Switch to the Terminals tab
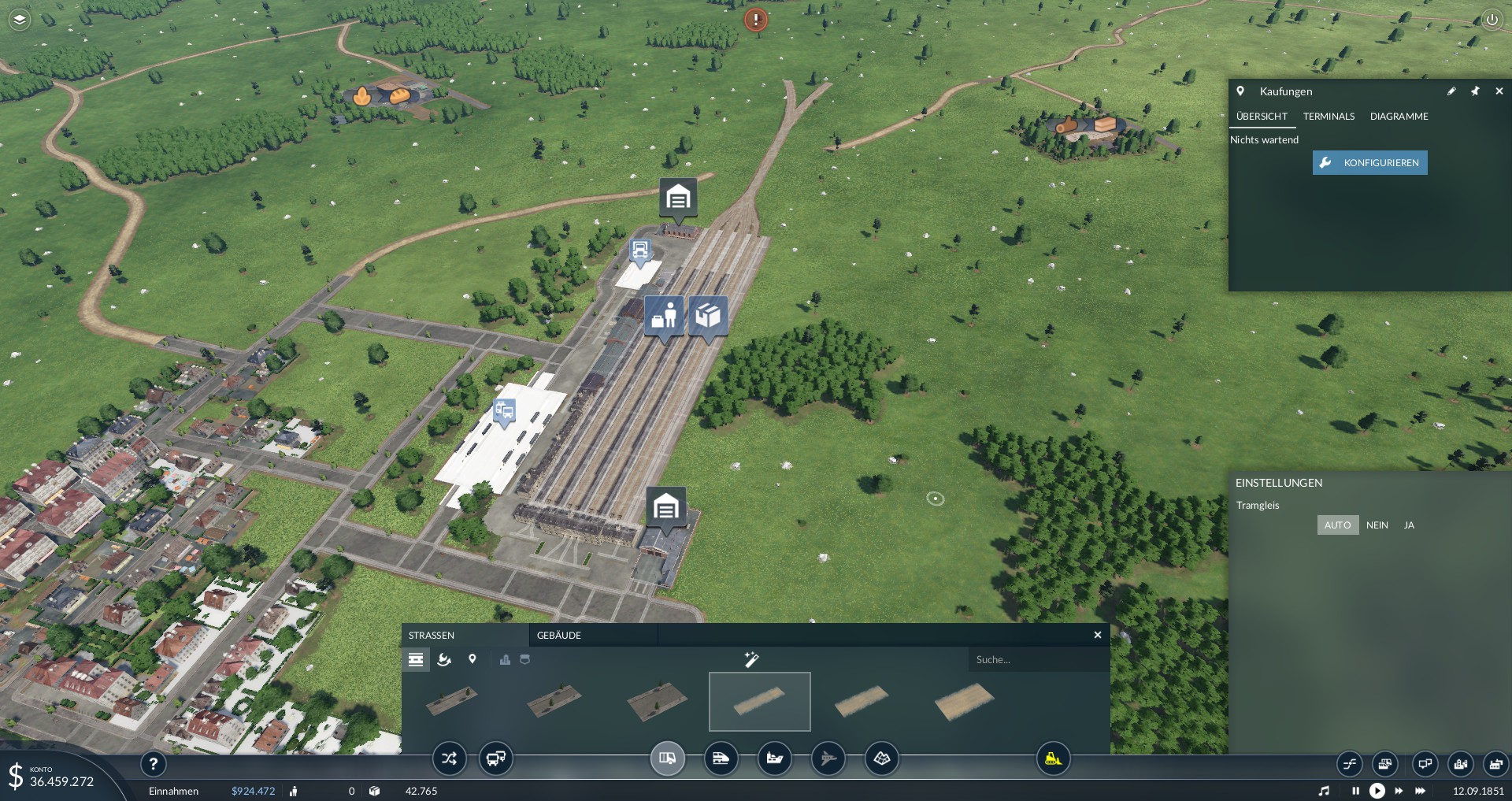 pyautogui.click(x=1329, y=117)
